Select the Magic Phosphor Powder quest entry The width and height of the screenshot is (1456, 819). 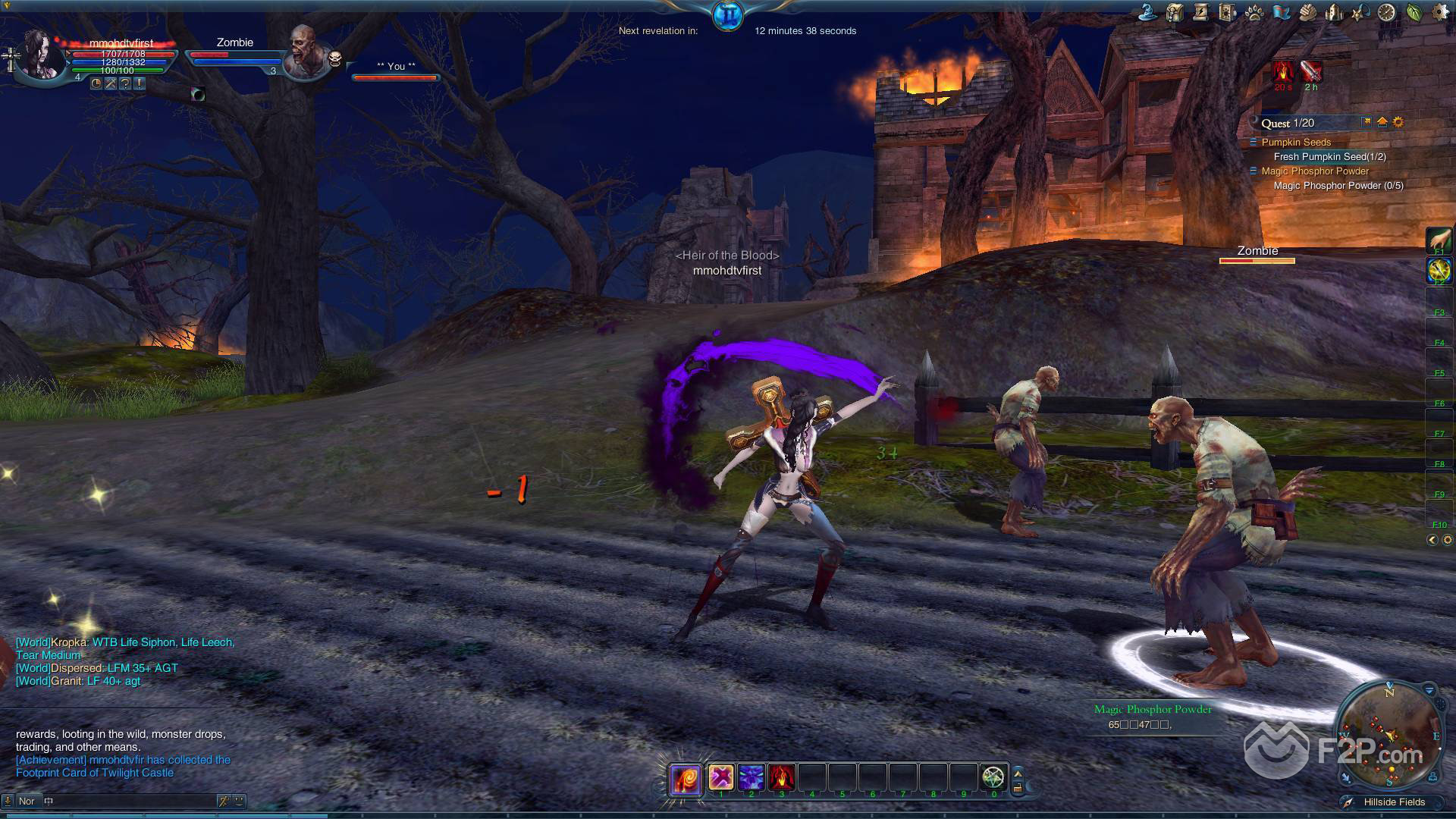point(1315,171)
